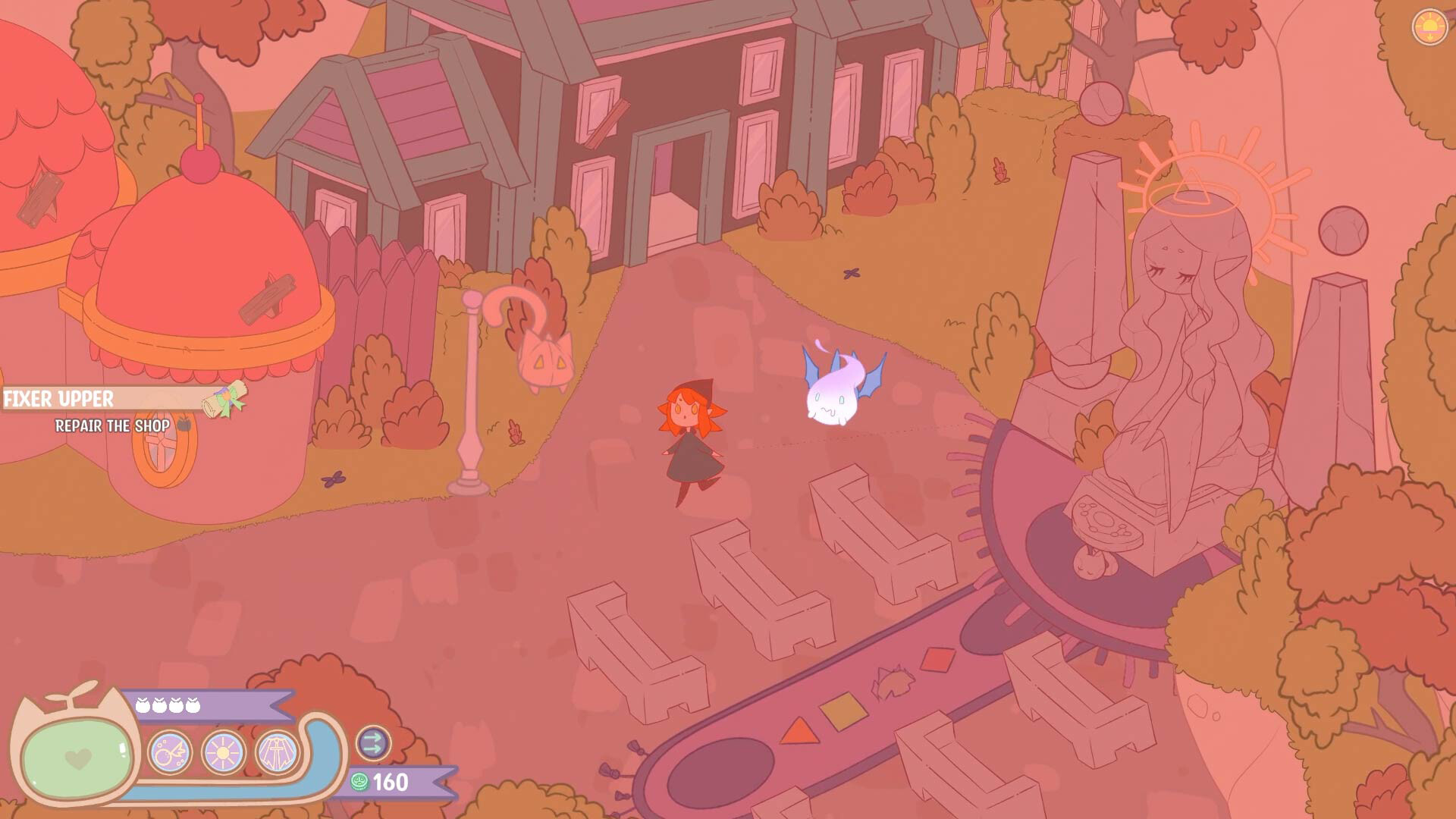This screenshot has height=819, width=1456.
Task: Expand the pumpkin icon beside quest text
Action: coord(184,424)
